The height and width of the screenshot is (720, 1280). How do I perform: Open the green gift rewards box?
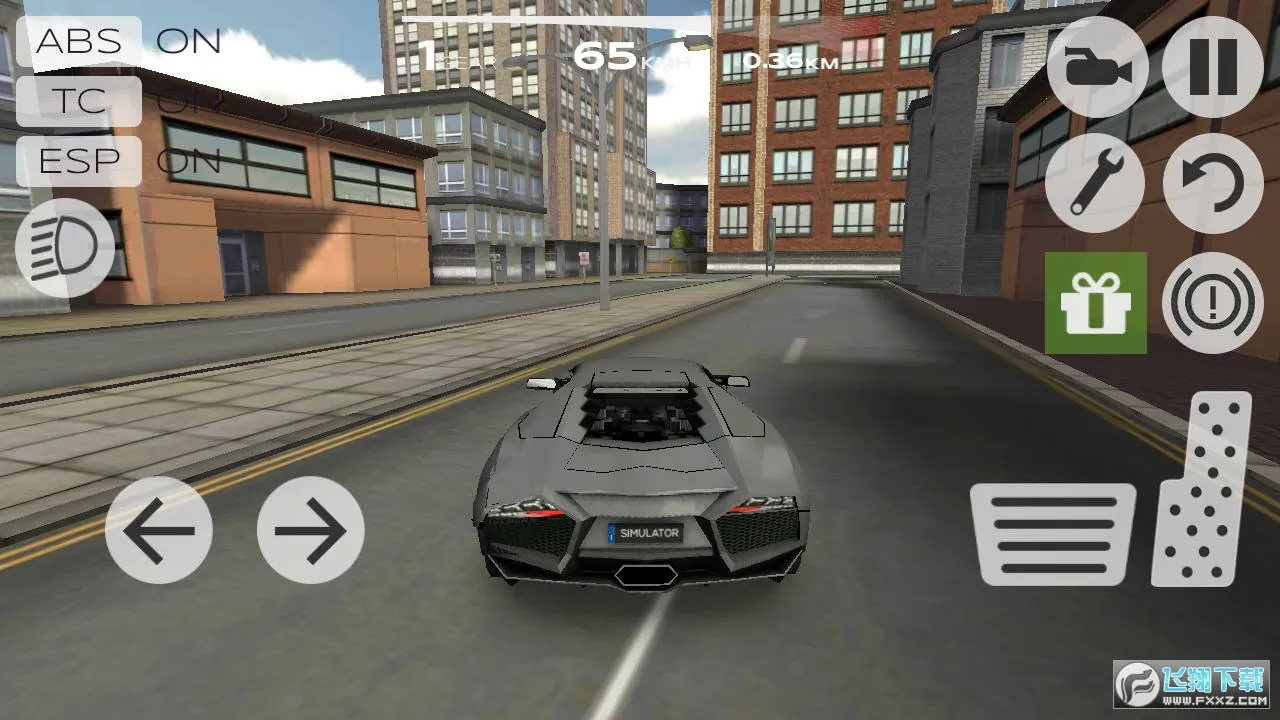tap(1096, 302)
